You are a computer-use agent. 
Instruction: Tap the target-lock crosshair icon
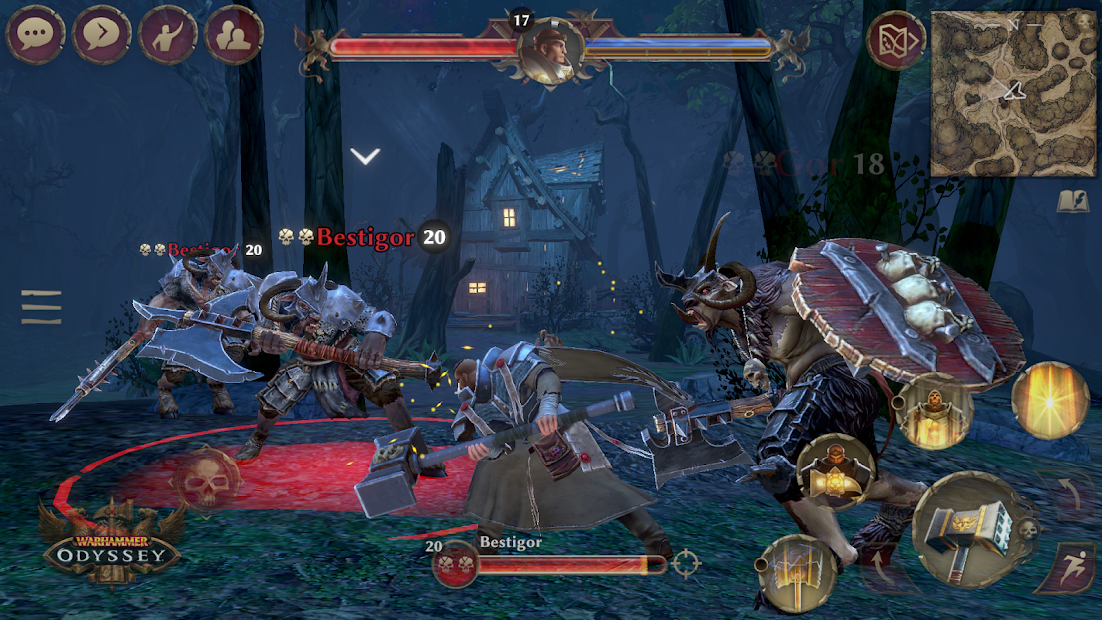pos(687,564)
